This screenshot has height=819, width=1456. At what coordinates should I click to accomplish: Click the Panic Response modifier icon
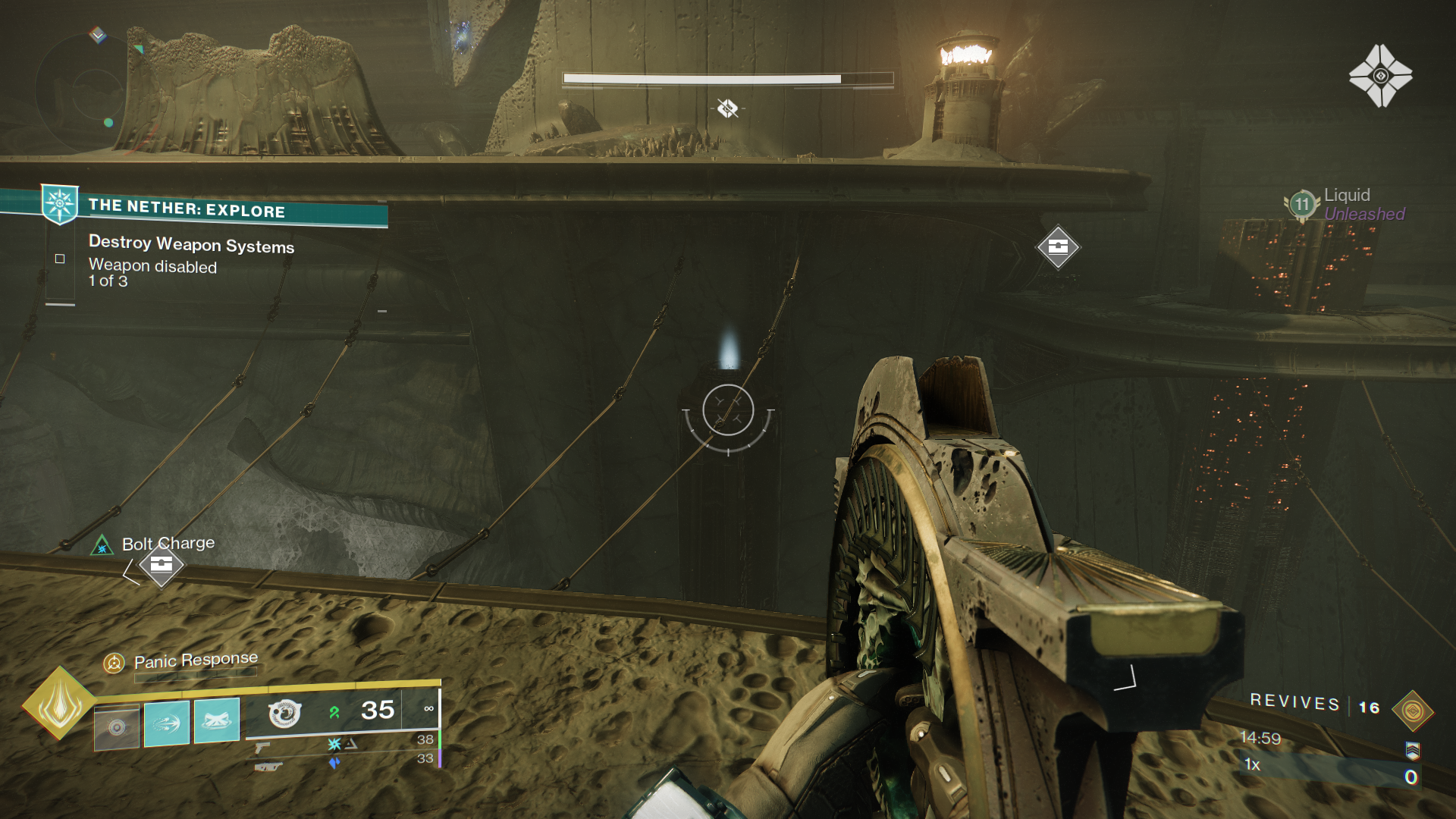click(113, 661)
